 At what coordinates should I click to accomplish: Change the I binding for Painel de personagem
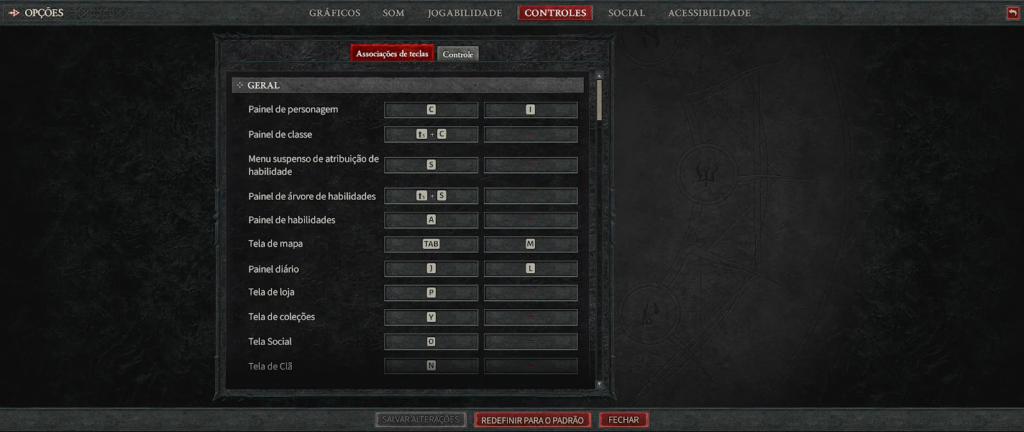click(530, 109)
